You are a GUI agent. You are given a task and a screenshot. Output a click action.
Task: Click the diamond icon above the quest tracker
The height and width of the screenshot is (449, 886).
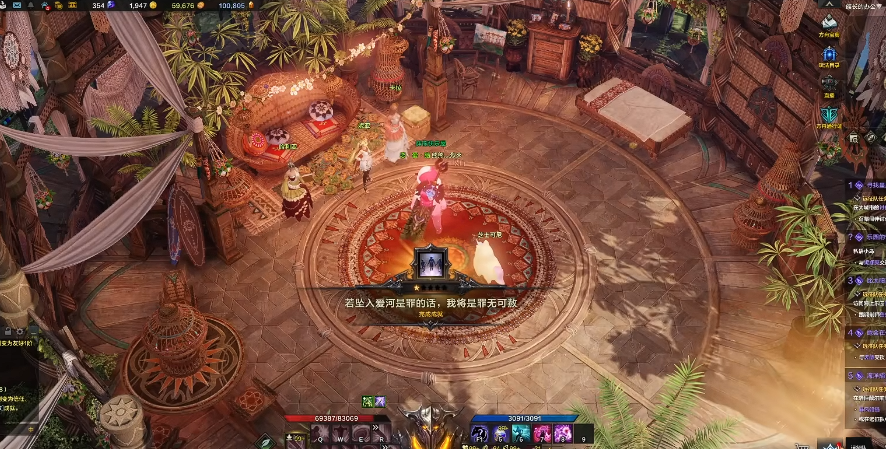pyautogui.click(x=853, y=137)
